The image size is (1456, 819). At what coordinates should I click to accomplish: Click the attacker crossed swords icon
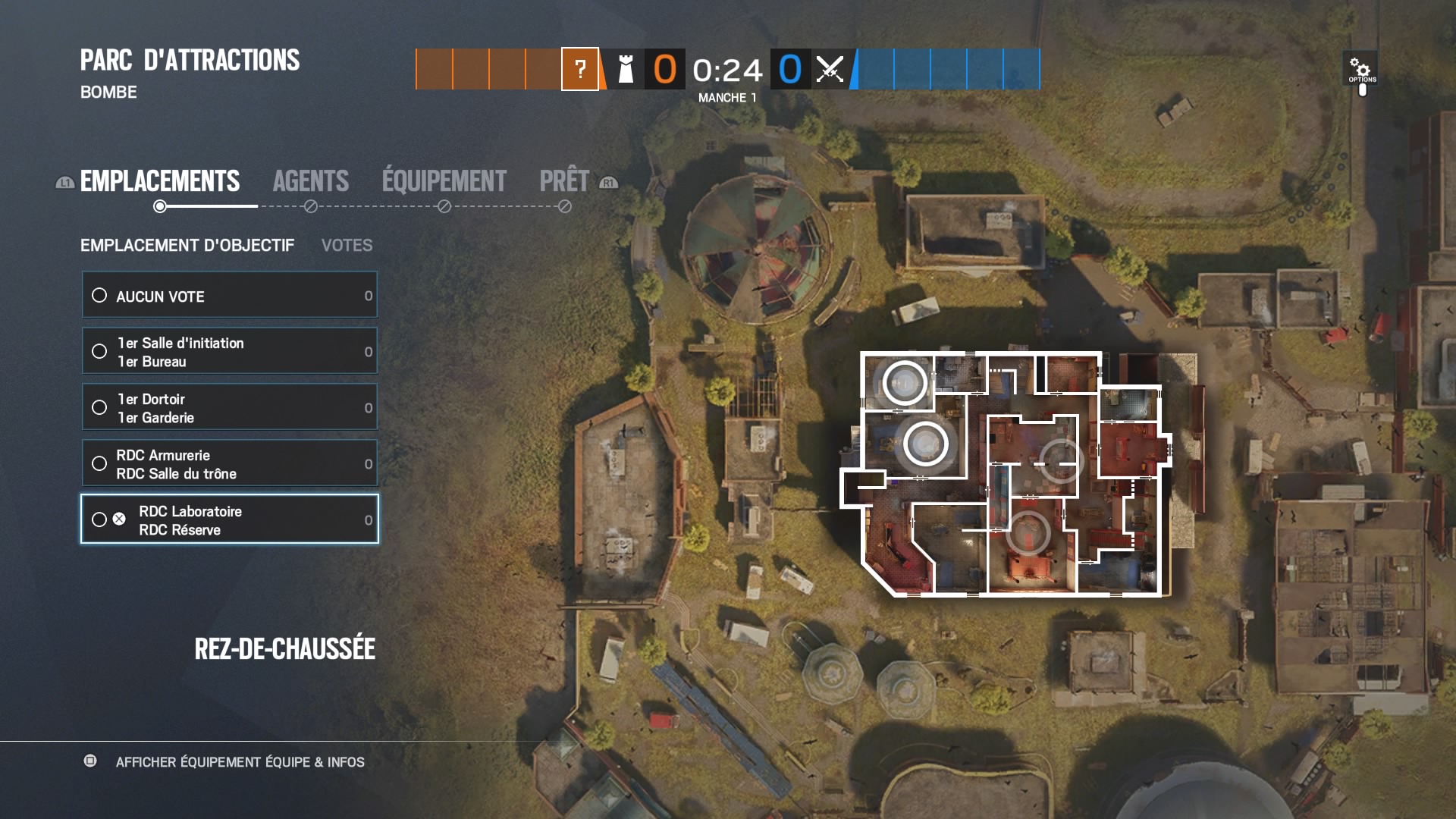(x=829, y=70)
